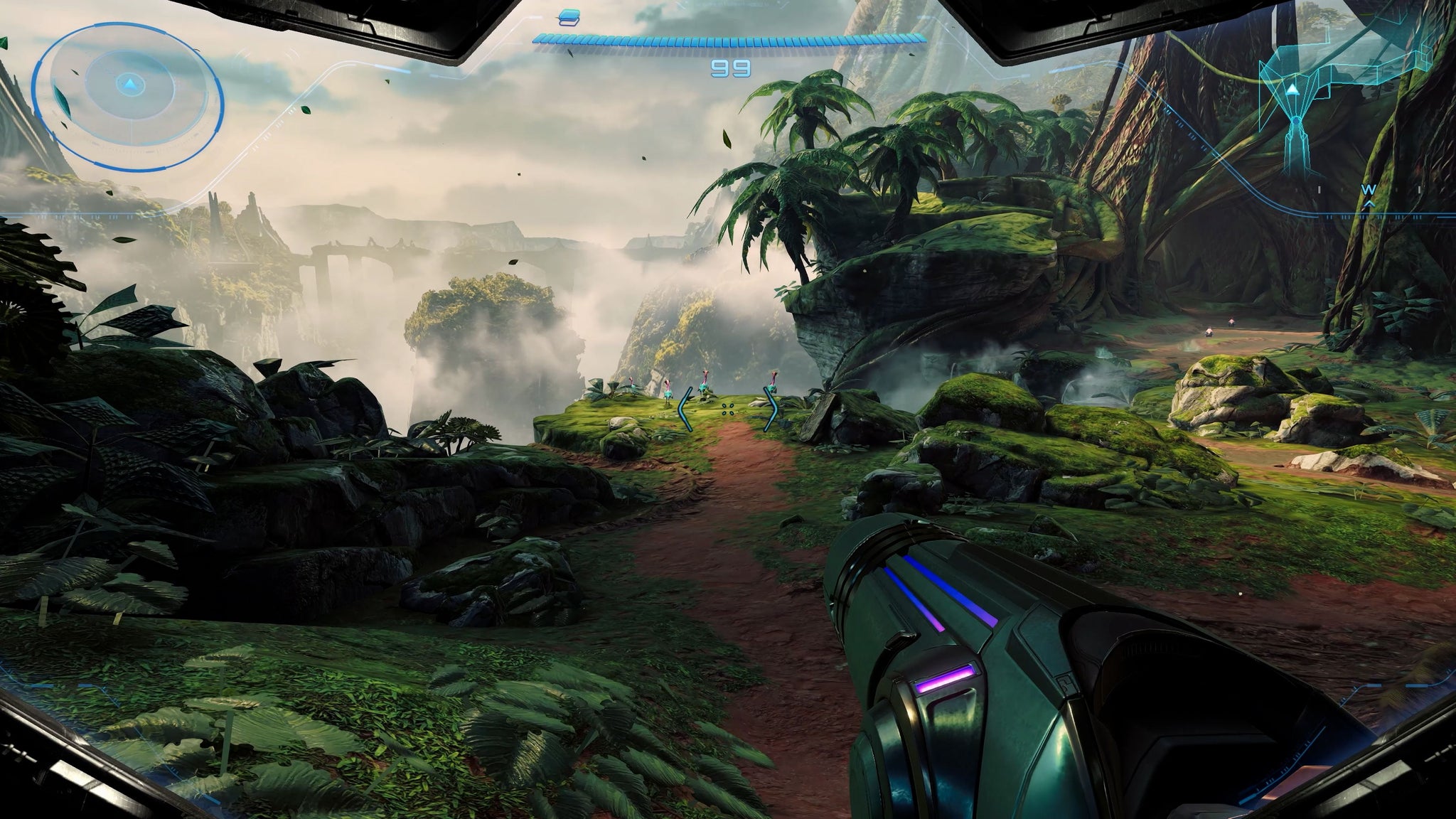Image resolution: width=1456 pixels, height=819 pixels.
Task: Click the radar dish in the top-left corner
Action: [x=130, y=85]
